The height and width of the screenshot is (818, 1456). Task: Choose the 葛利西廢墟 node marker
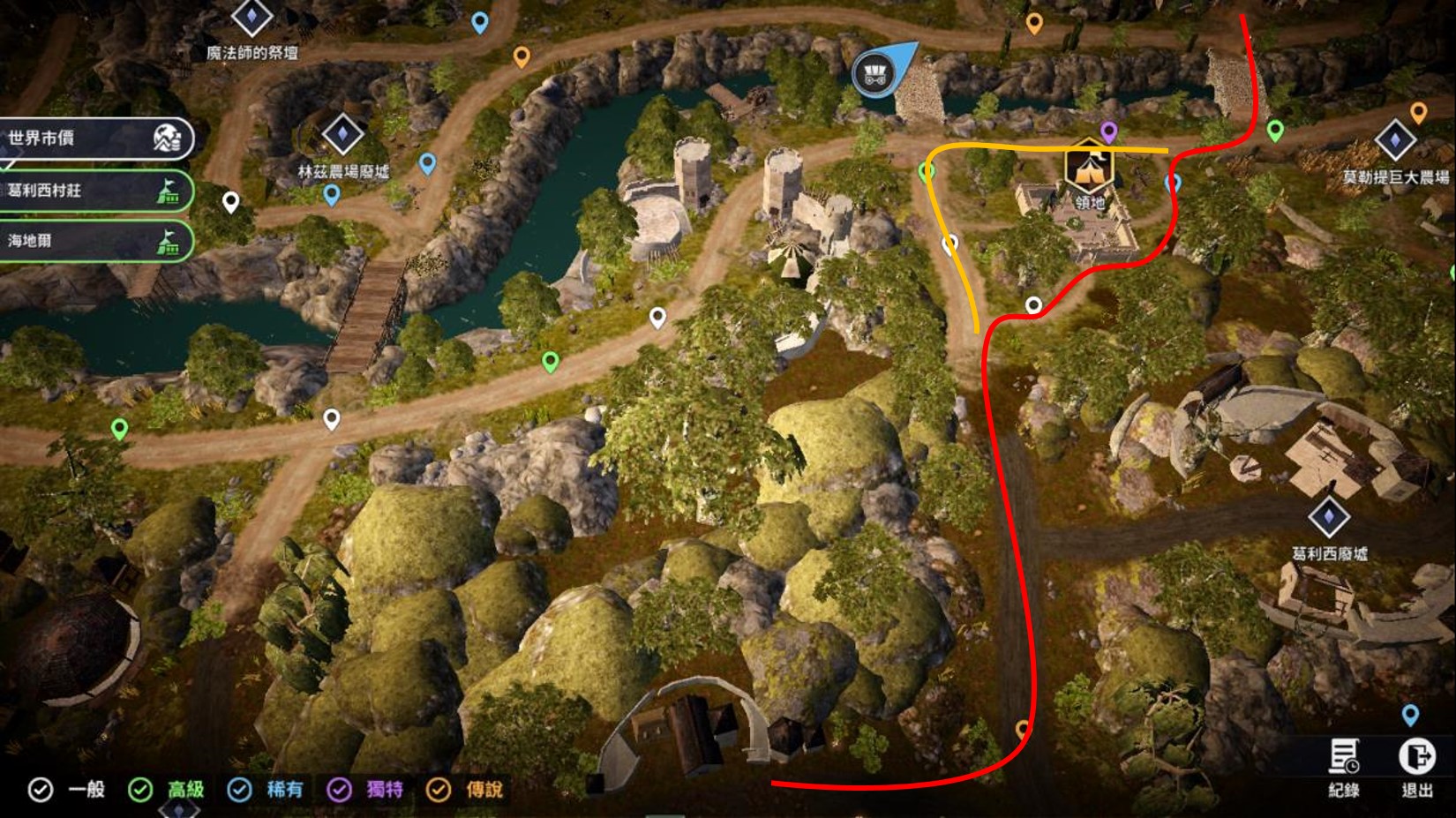pos(1329,517)
